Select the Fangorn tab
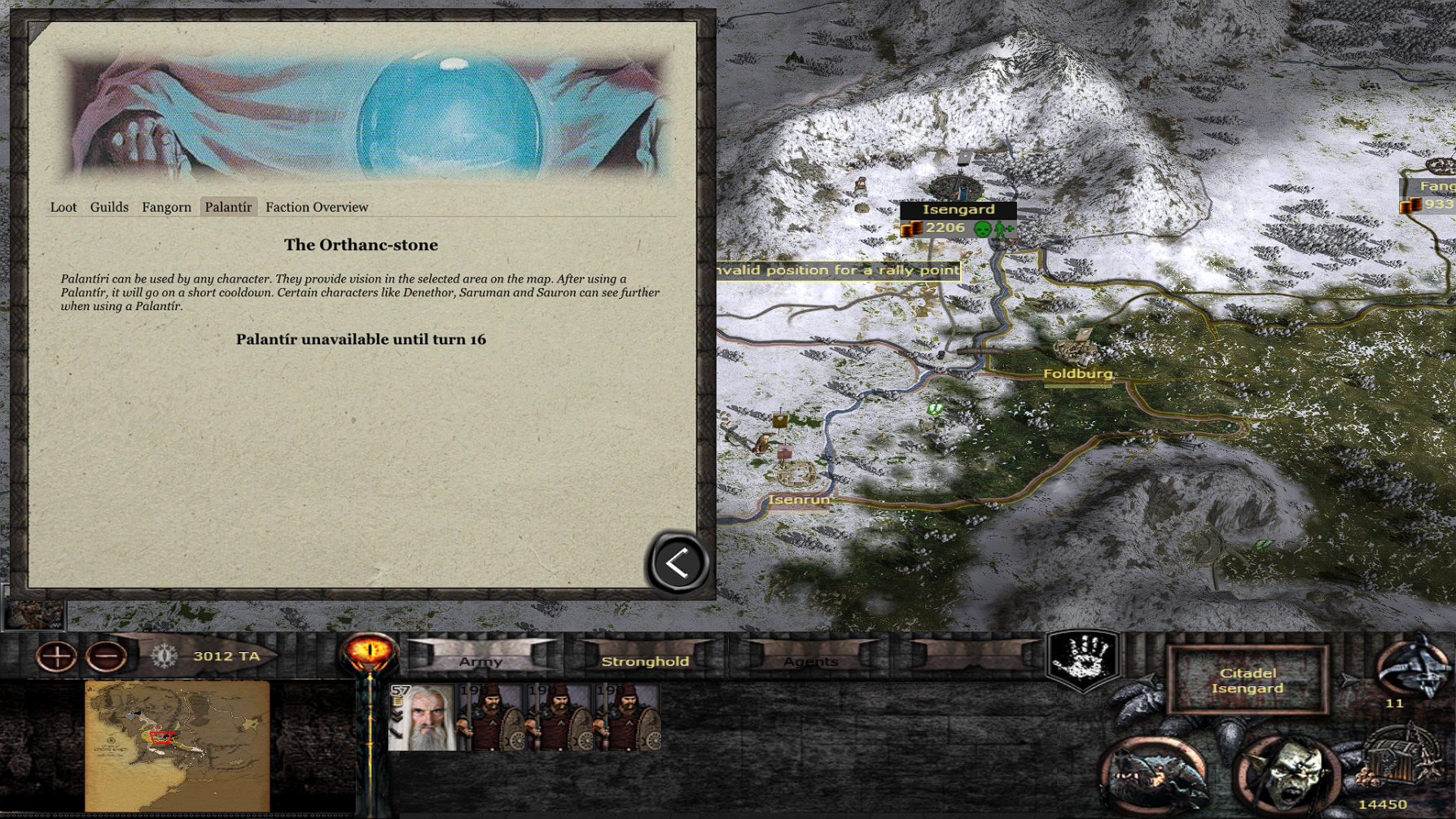Viewport: 1456px width, 819px height. (166, 208)
